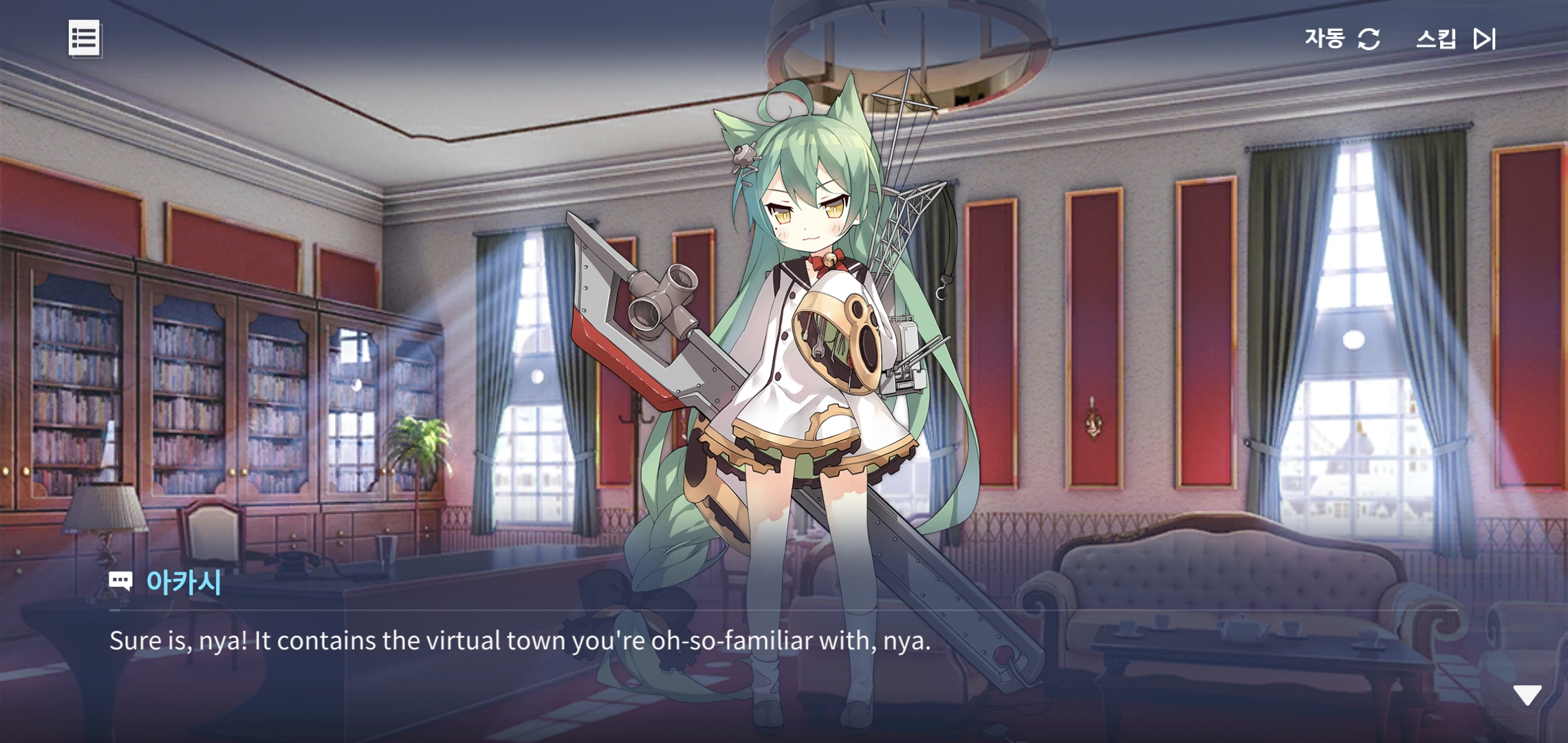Advance dialogue with the white down arrow

[1527, 696]
